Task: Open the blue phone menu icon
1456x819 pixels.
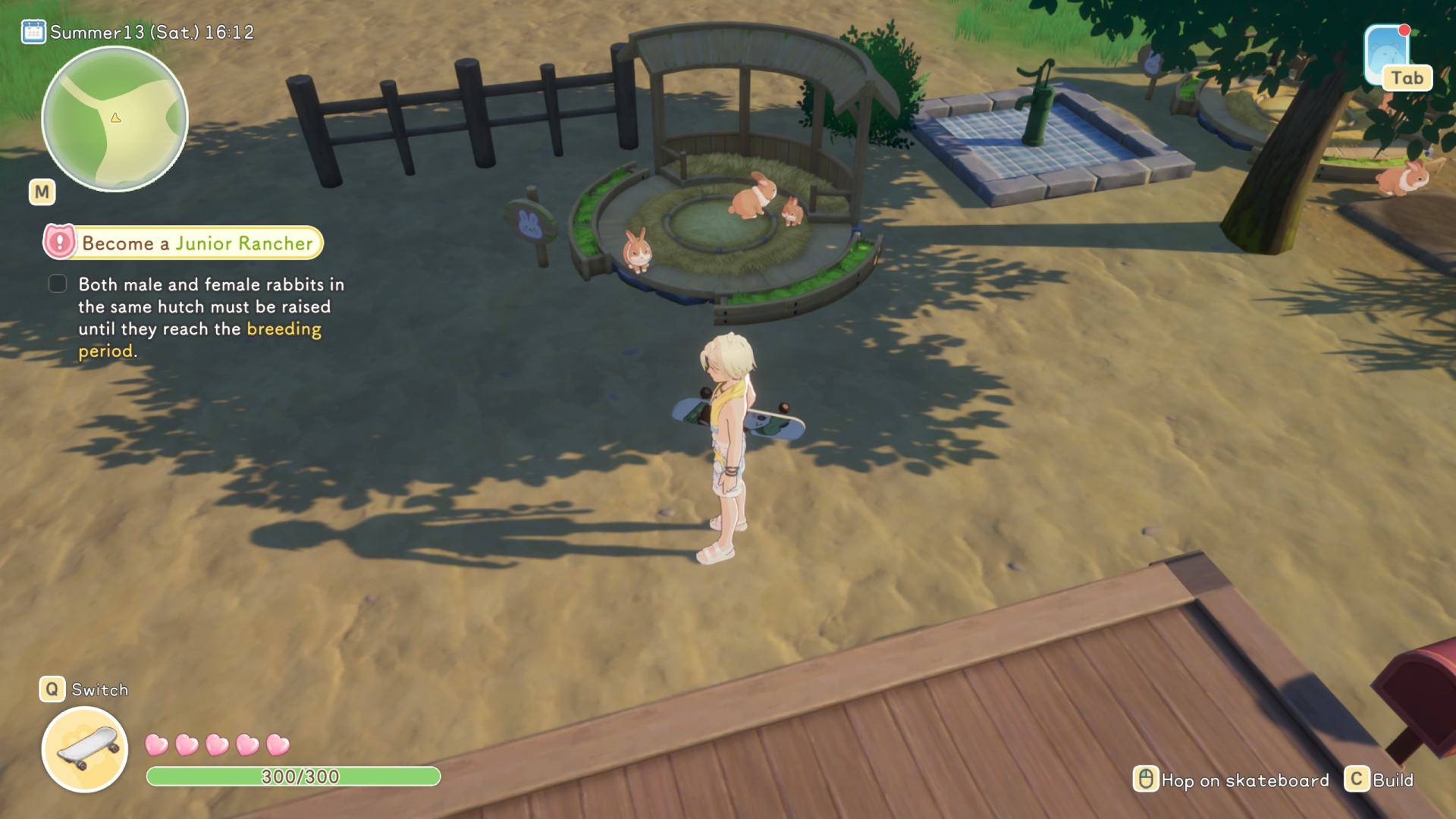Action: coord(1386,55)
